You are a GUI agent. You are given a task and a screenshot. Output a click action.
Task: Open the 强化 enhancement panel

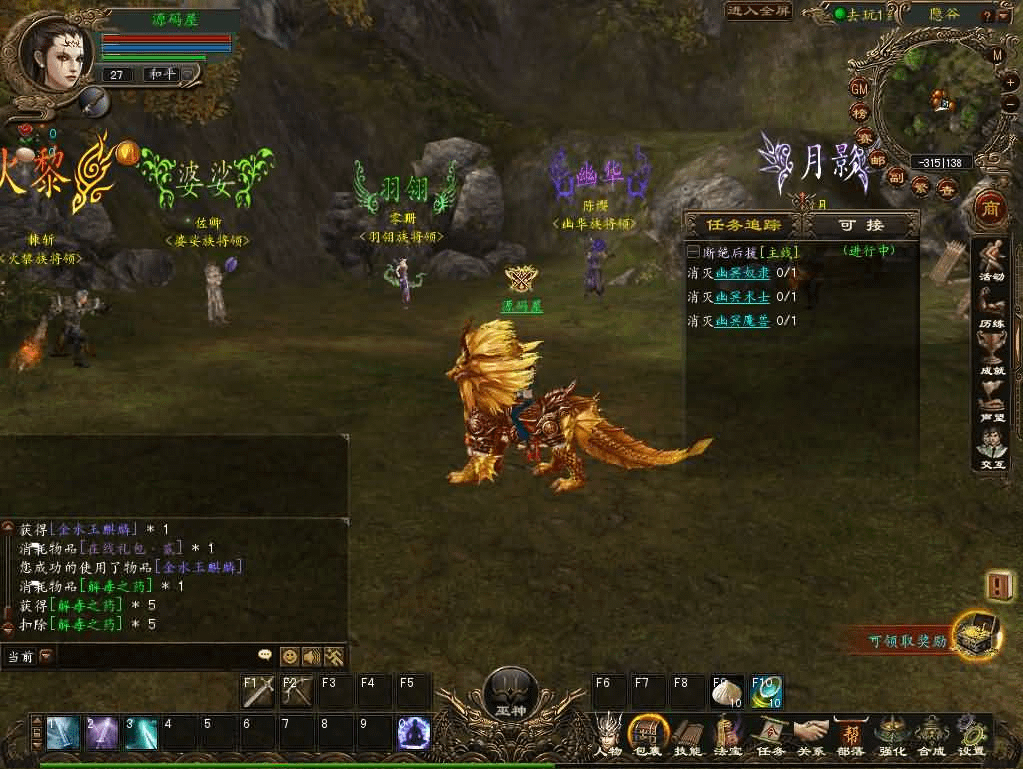[891, 735]
